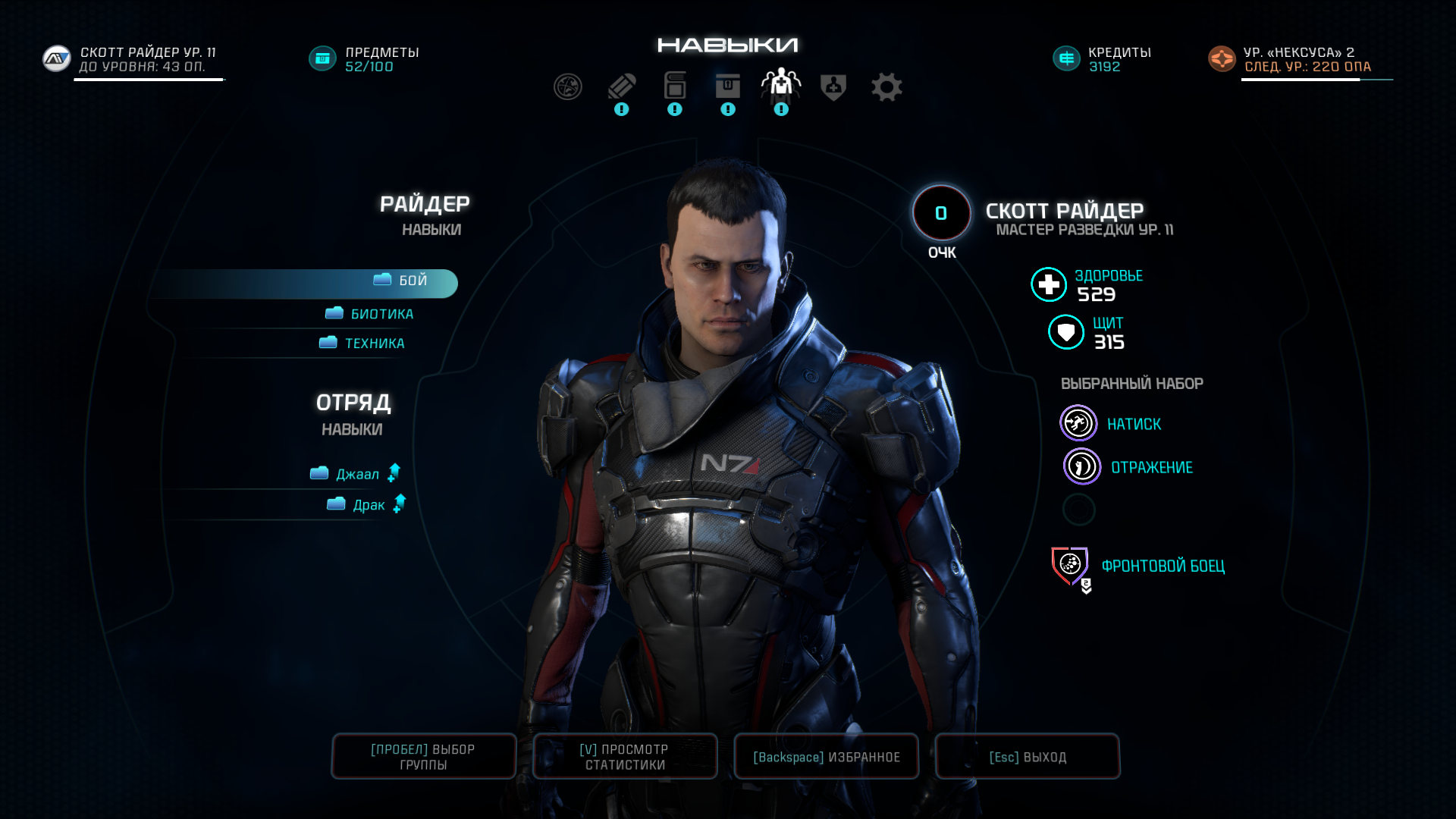
Task: Select the active skills figure tab
Action: tap(780, 85)
